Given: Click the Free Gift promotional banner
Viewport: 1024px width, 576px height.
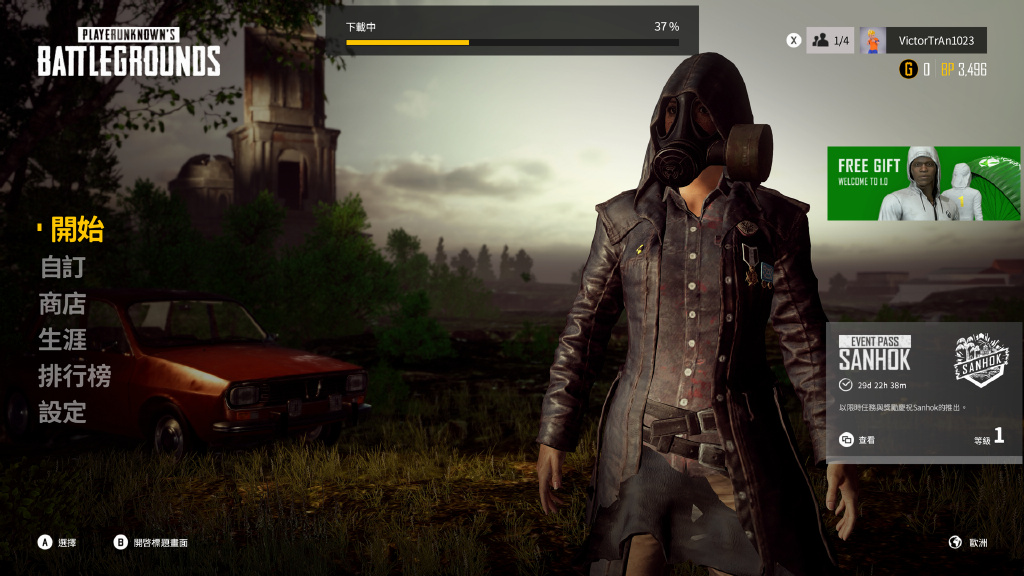Looking at the screenshot, I should pyautogui.click(x=923, y=183).
